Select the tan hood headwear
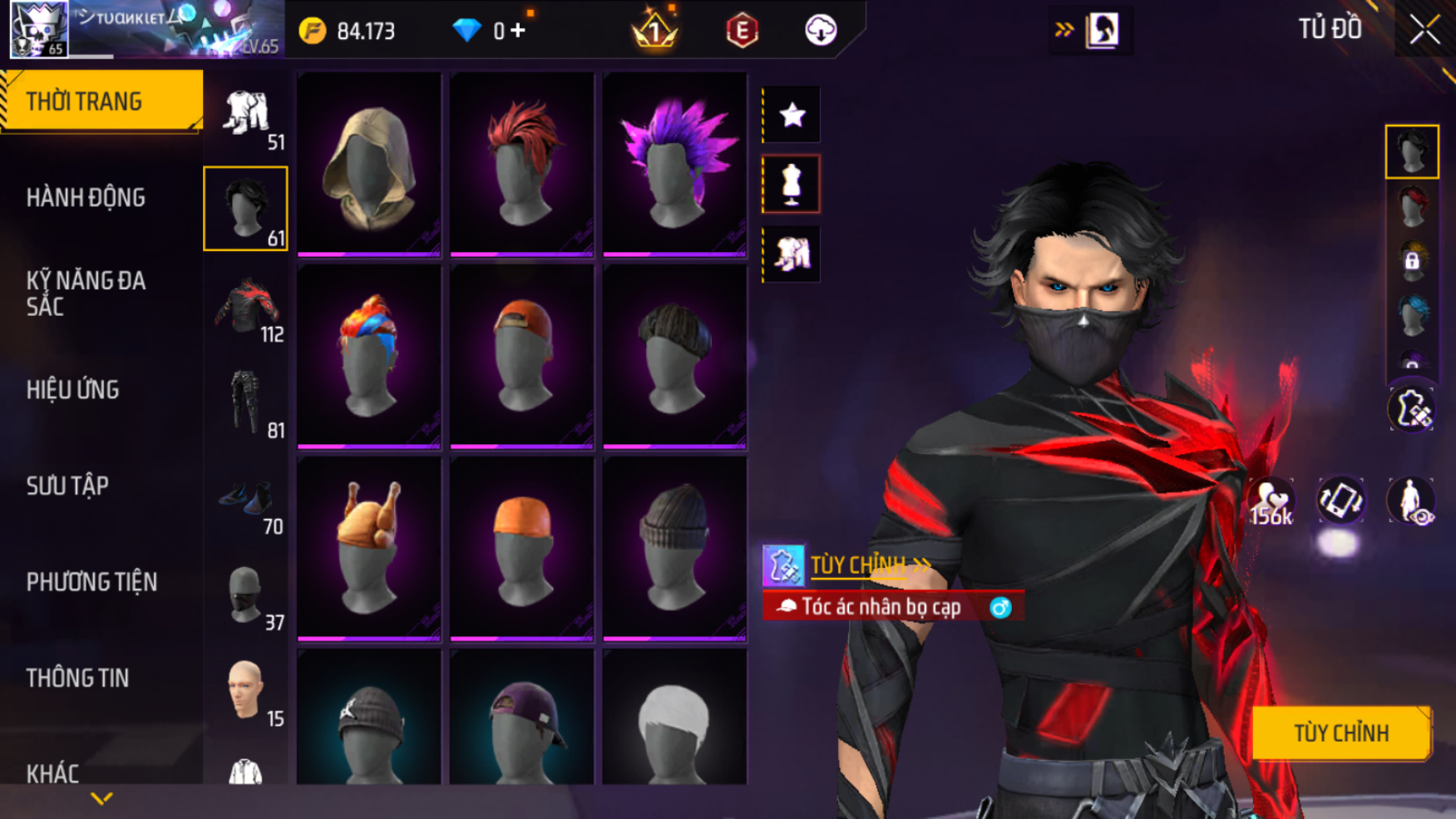1456x819 pixels. (369, 164)
